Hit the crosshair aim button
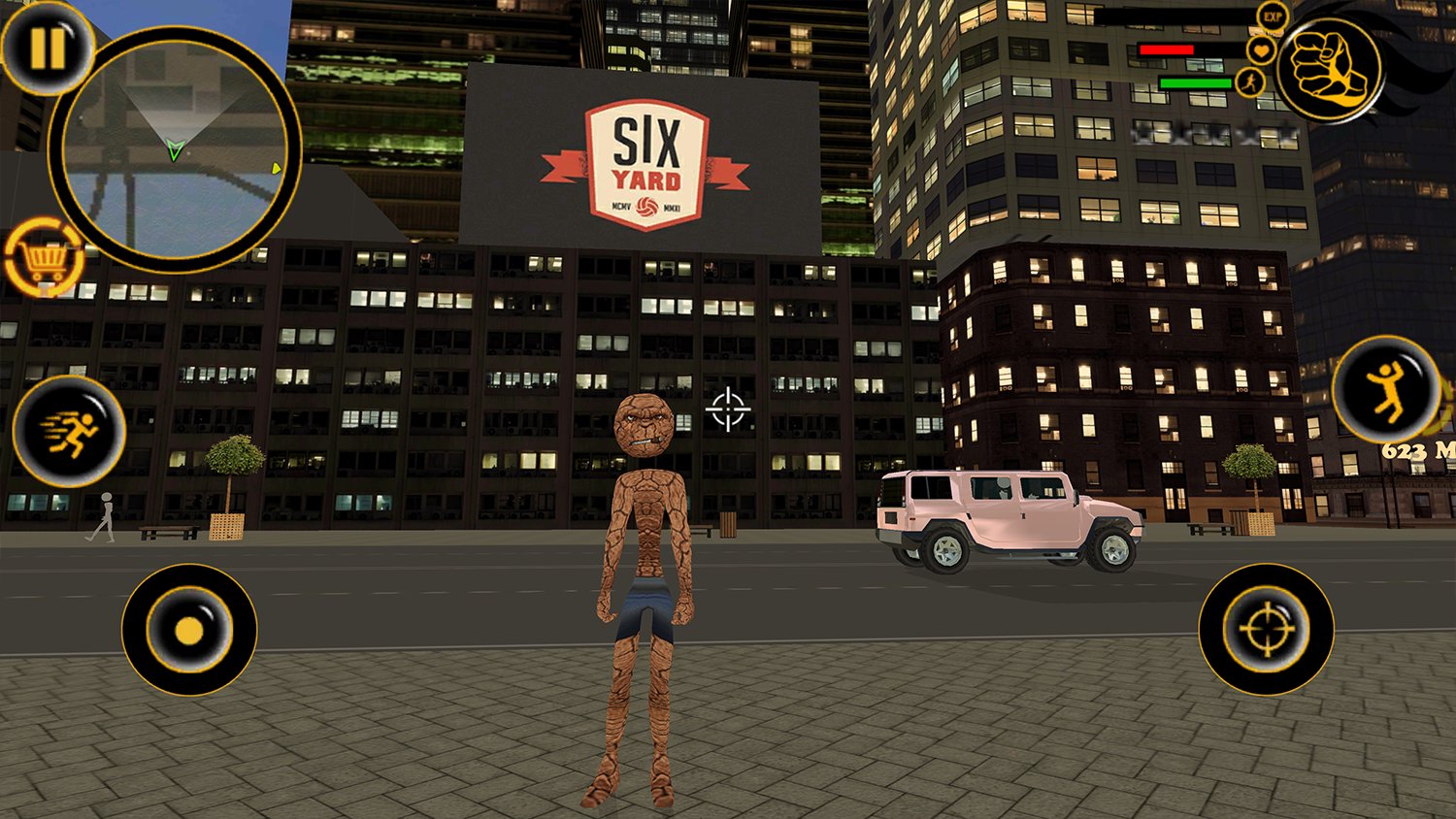The height and width of the screenshot is (819, 1456). 1266,630
